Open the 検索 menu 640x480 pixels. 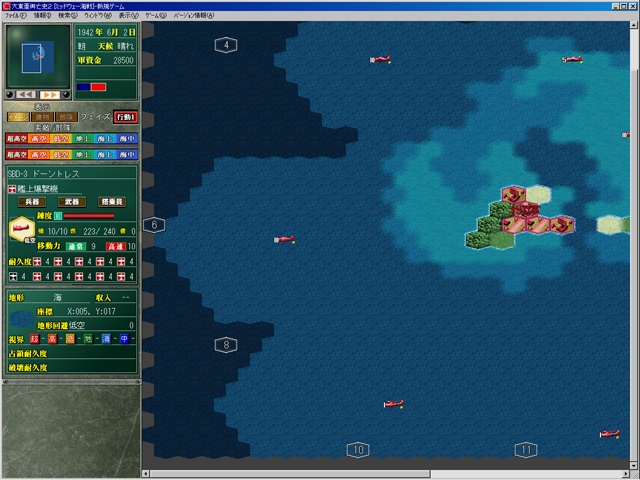(x=69, y=16)
